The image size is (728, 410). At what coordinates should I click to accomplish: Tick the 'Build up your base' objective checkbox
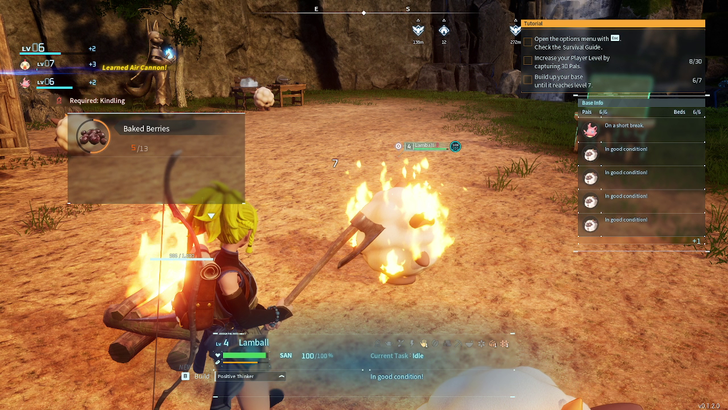pos(528,79)
